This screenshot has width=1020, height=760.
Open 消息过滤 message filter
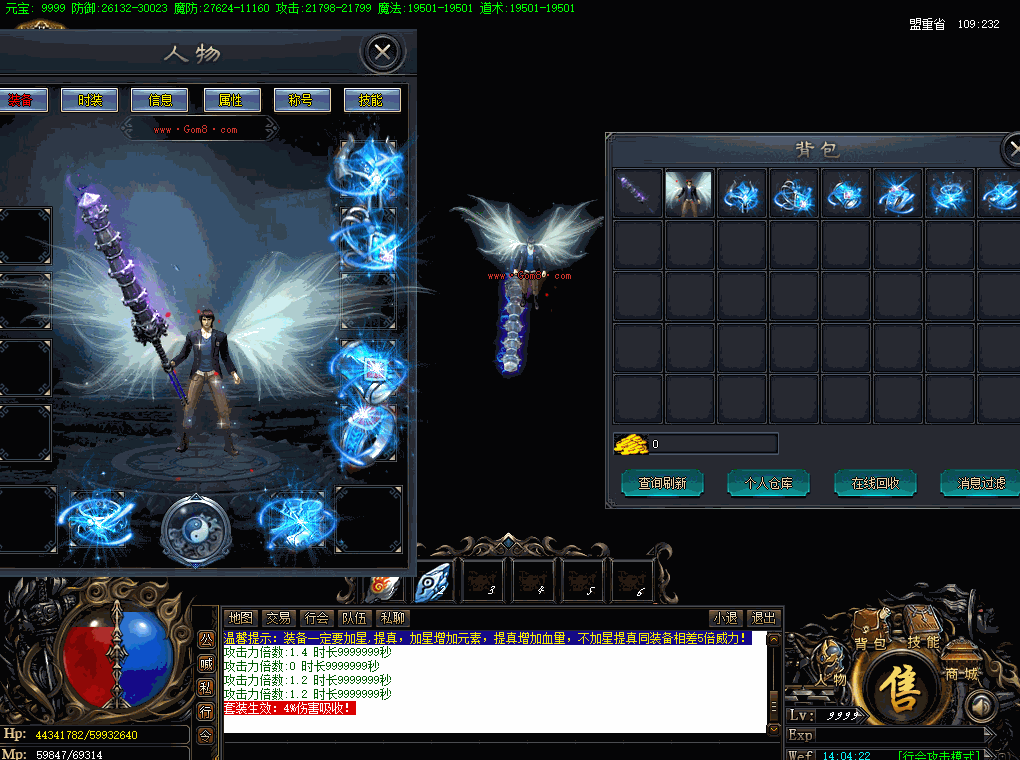tap(981, 483)
